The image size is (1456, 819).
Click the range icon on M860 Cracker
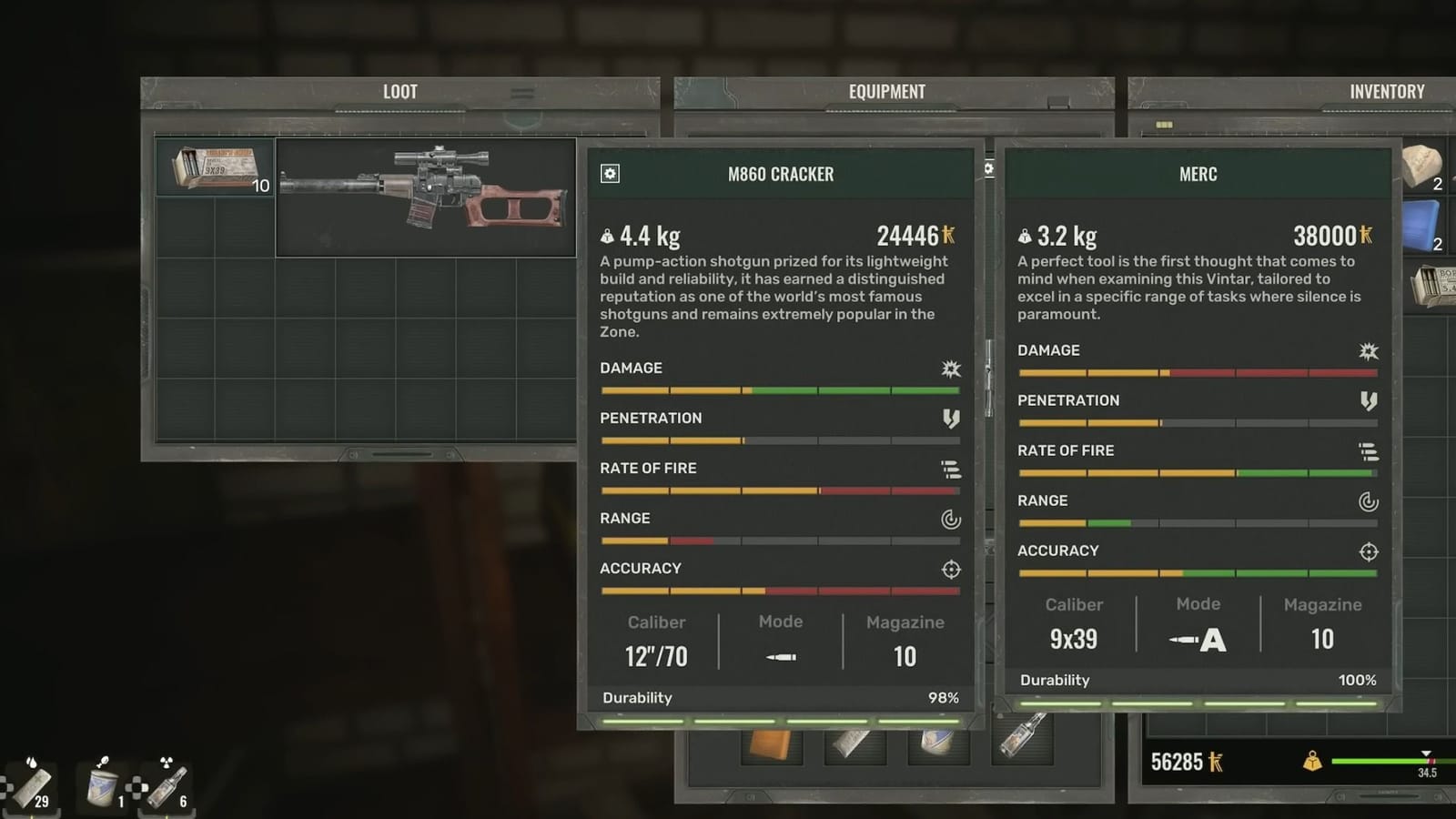[x=950, y=519]
